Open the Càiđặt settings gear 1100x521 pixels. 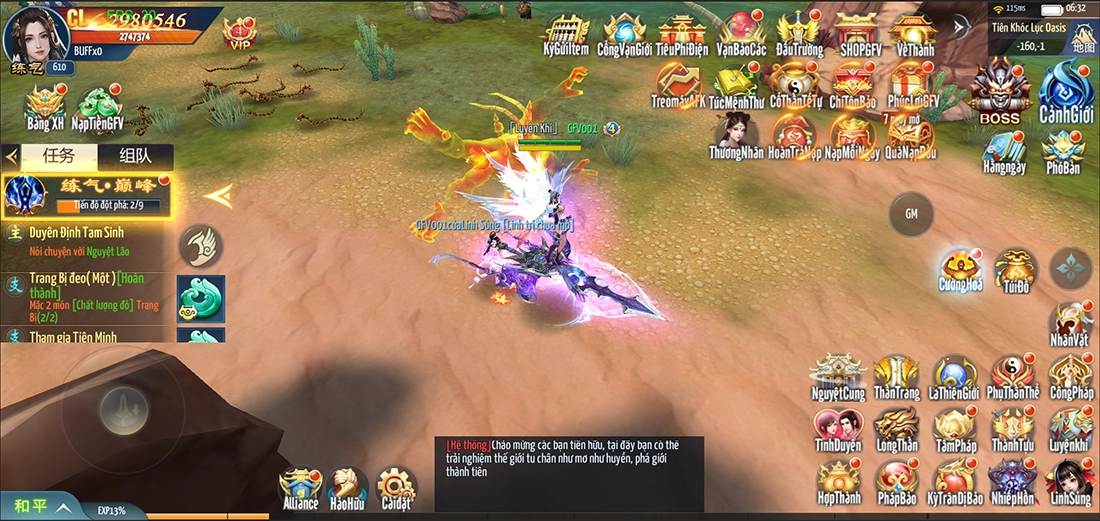tap(395, 488)
